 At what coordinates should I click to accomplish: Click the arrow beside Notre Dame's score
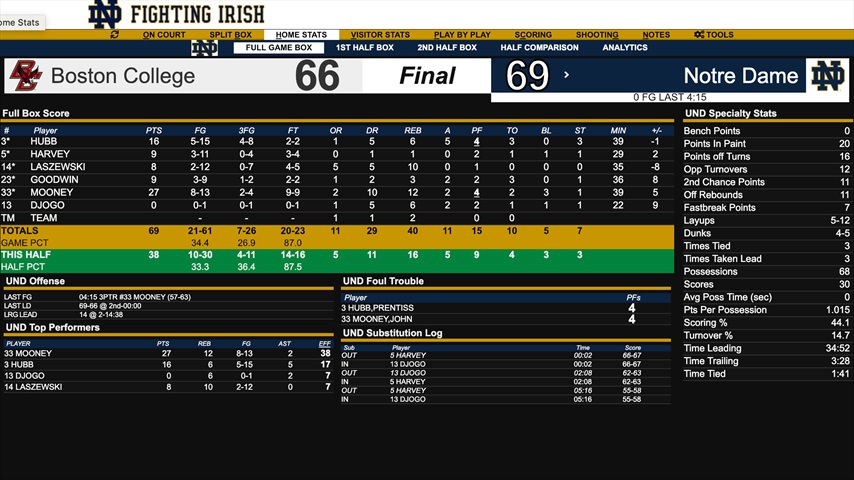coord(567,75)
